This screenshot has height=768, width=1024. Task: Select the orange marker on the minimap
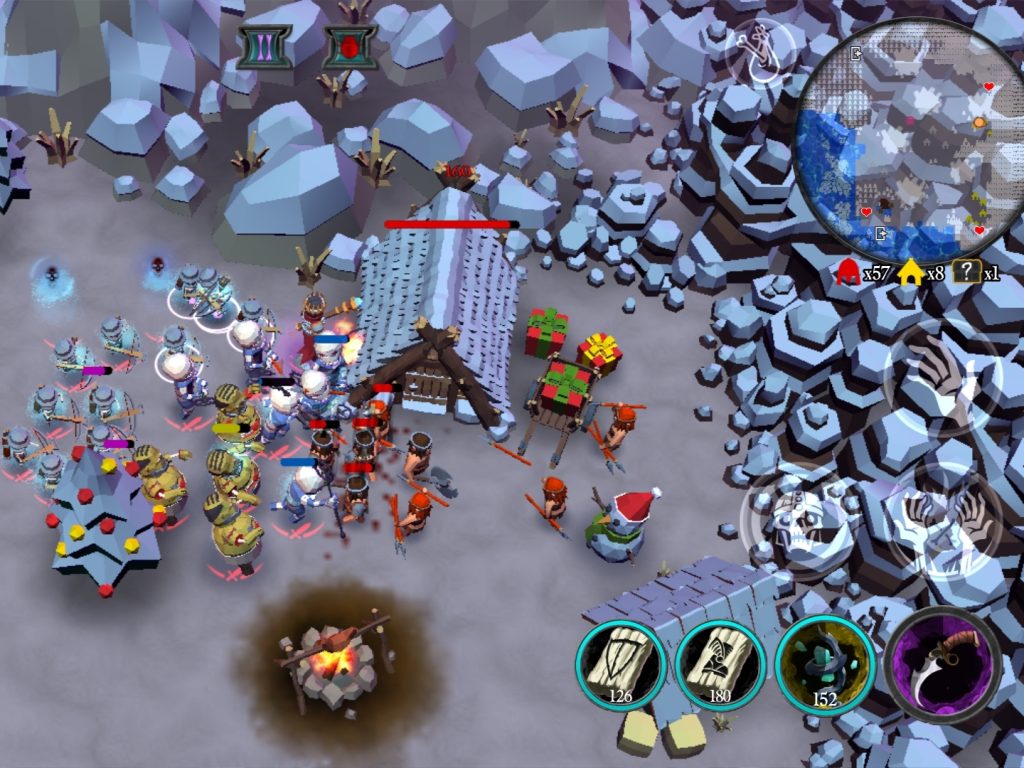pos(980,122)
